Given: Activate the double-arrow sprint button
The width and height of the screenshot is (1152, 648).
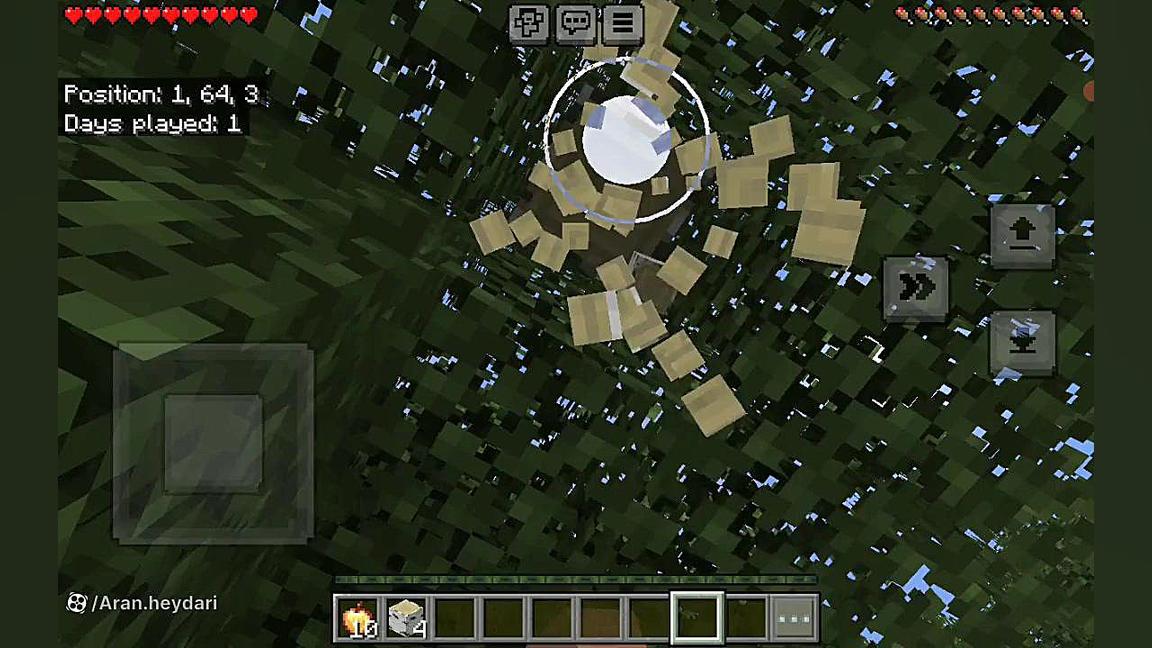Looking at the screenshot, I should [x=916, y=289].
